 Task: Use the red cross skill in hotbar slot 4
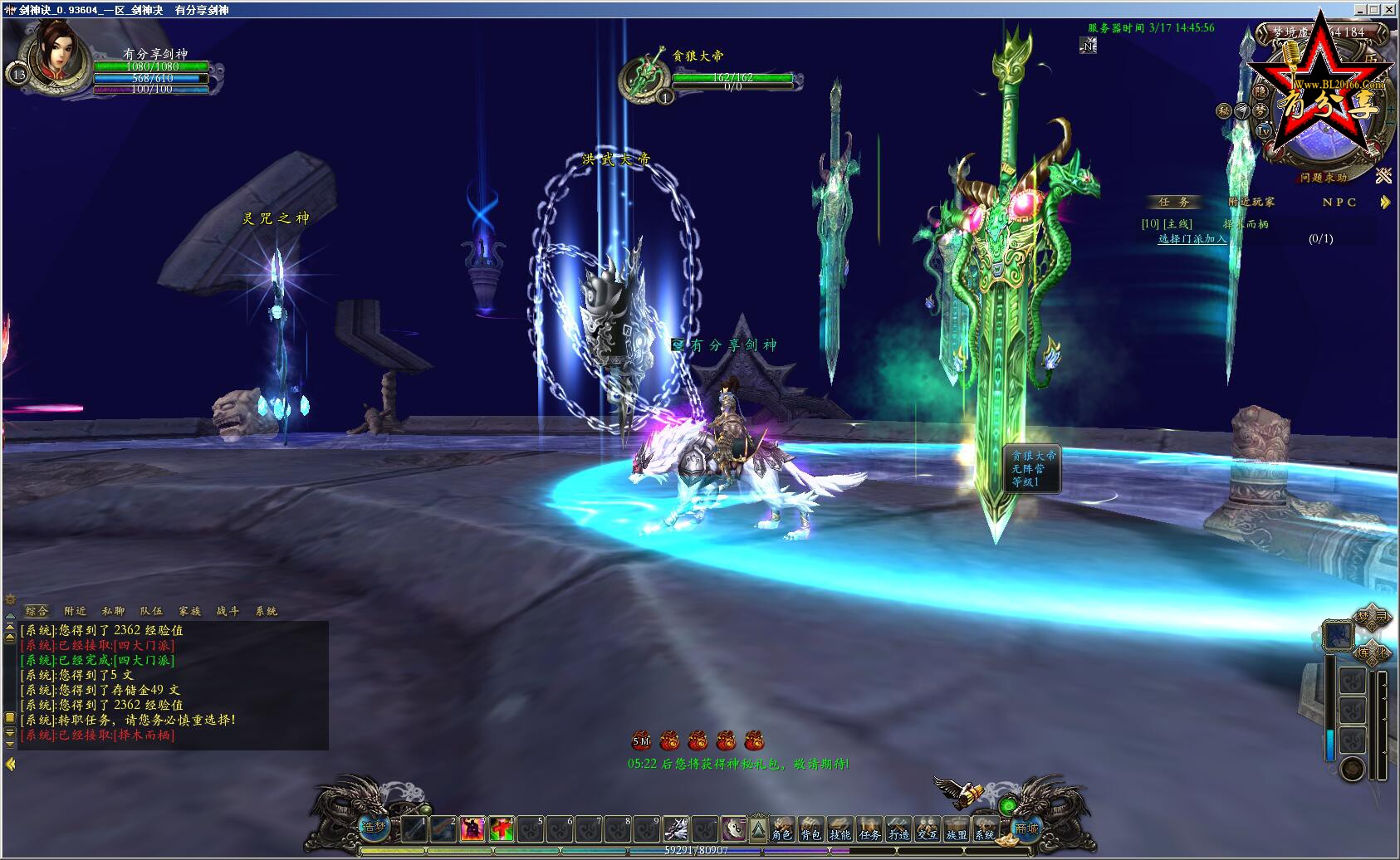(501, 828)
